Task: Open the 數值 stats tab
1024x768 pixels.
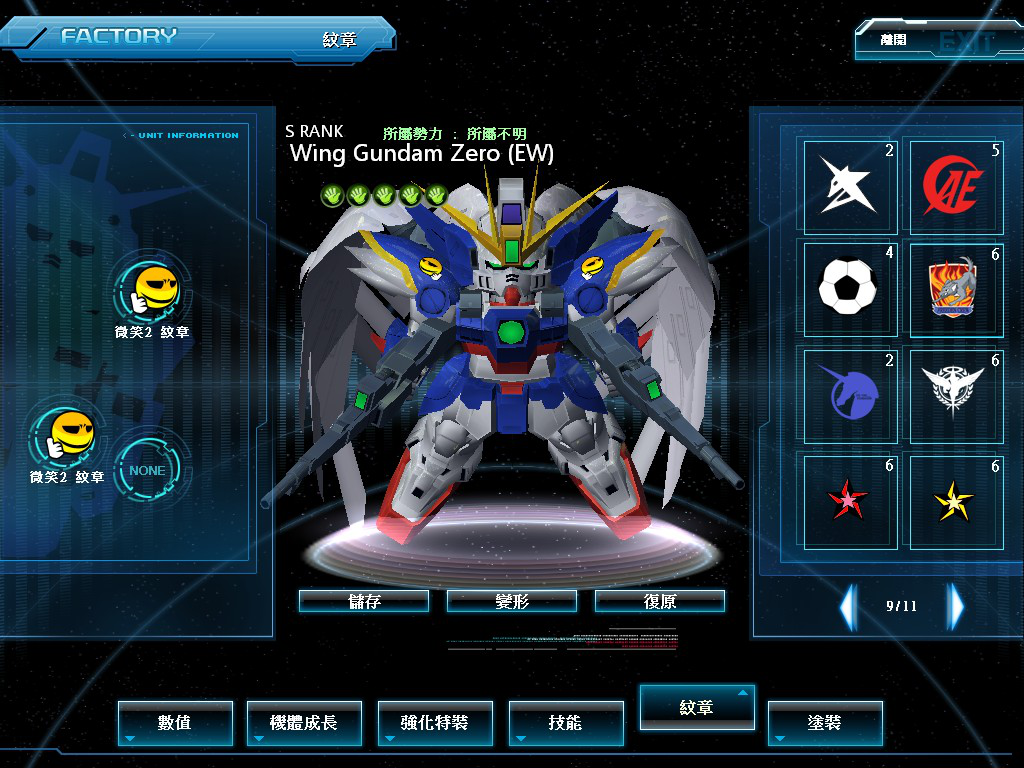Action: click(175, 722)
